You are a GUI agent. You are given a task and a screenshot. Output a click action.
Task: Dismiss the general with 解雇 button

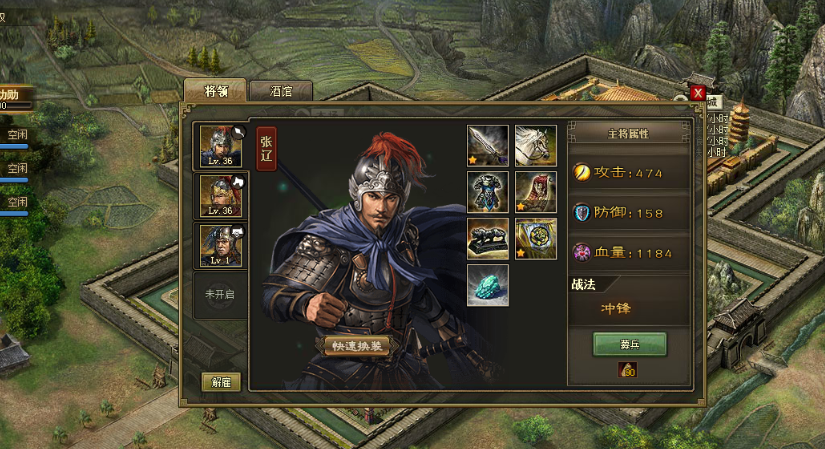(220, 382)
